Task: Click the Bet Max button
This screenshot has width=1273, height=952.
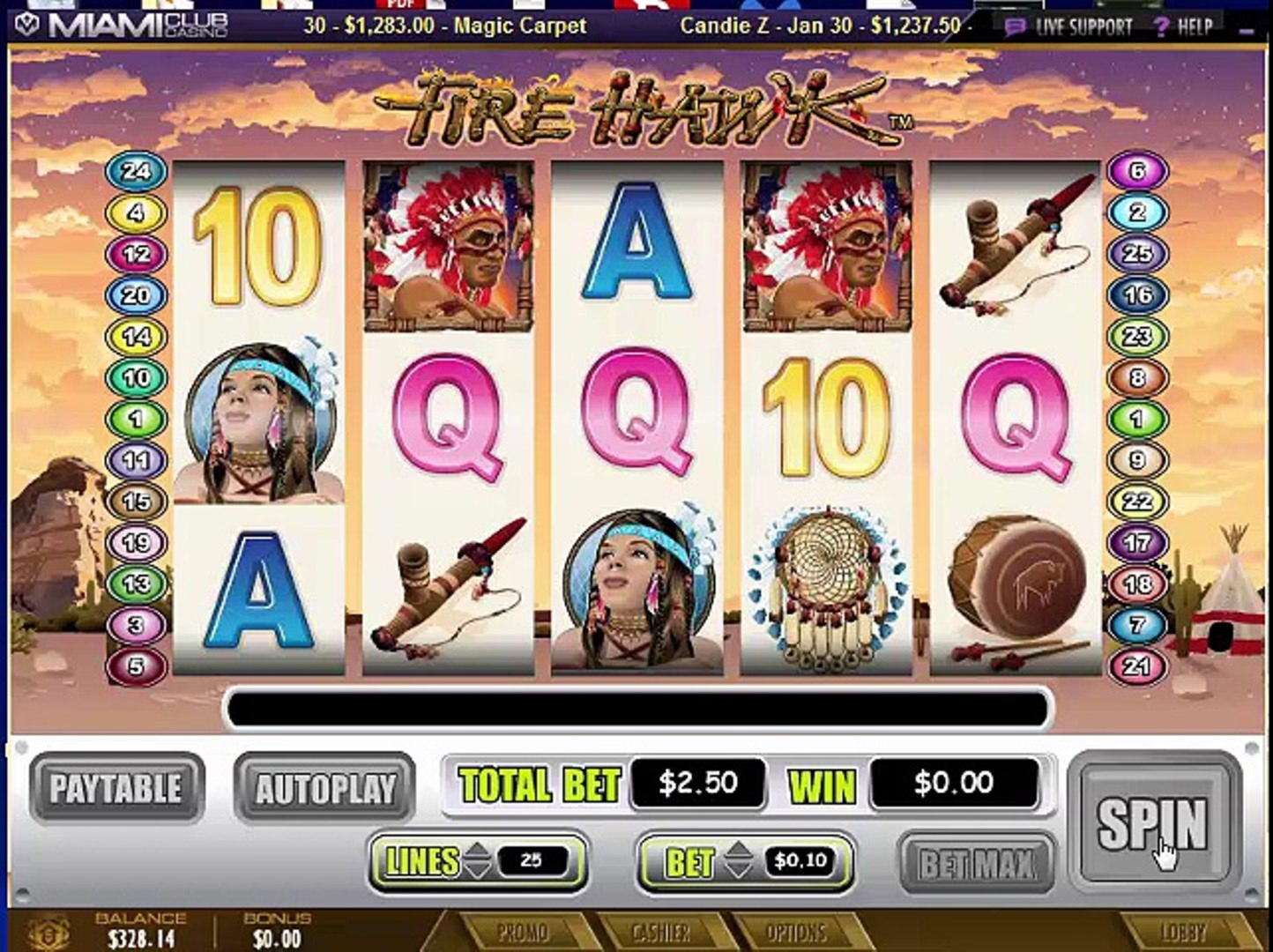Action: point(976,863)
